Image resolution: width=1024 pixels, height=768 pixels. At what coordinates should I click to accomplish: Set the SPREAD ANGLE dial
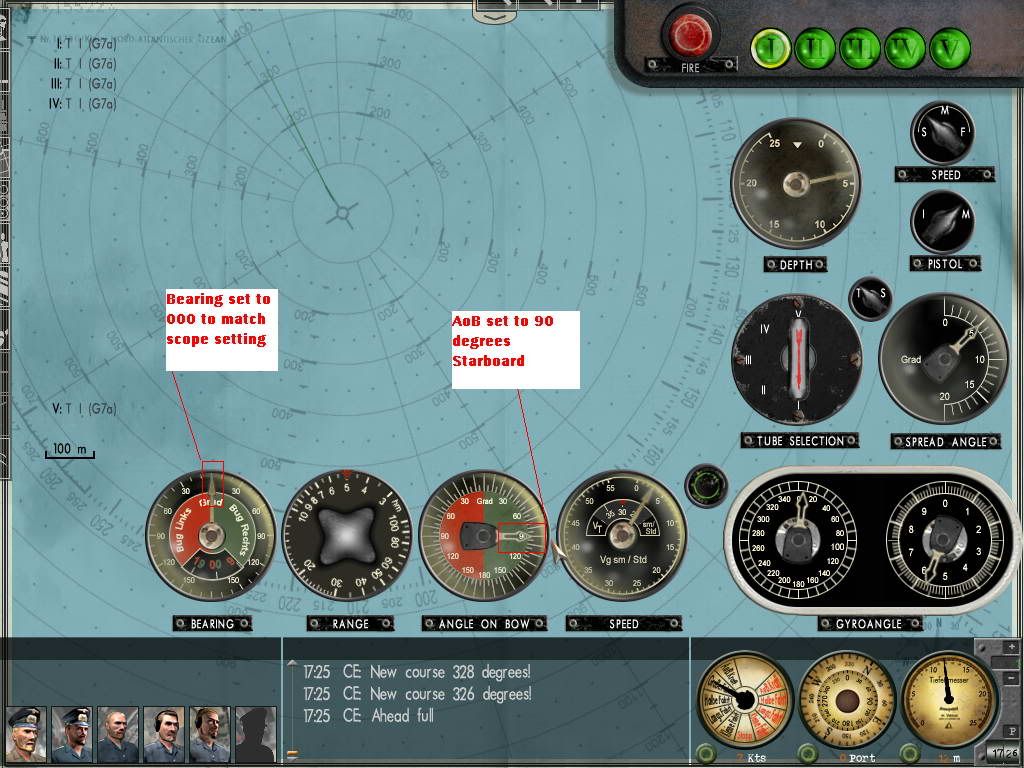pyautogui.click(x=943, y=361)
